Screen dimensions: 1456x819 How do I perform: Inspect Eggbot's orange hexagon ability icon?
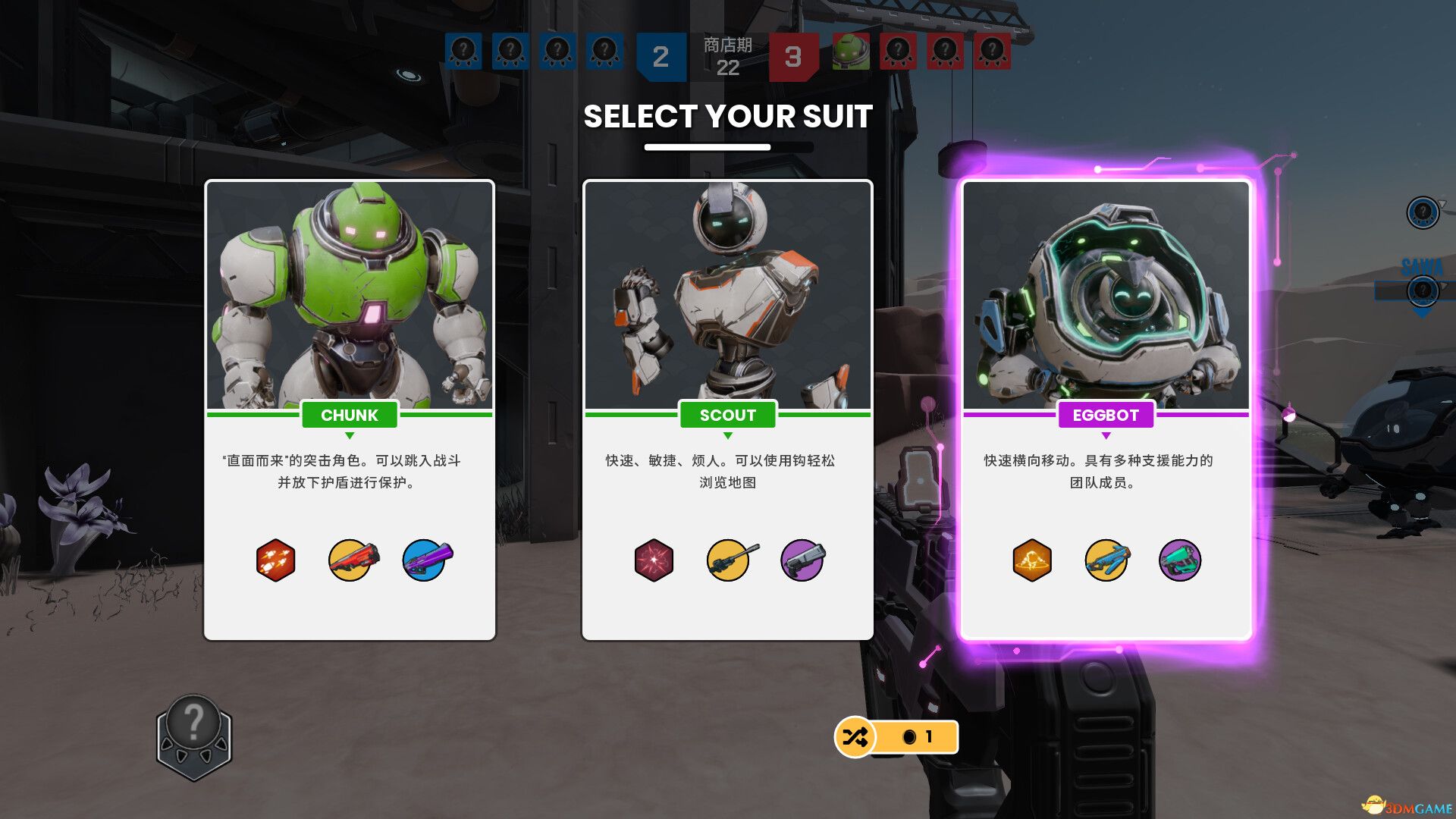(x=1032, y=560)
